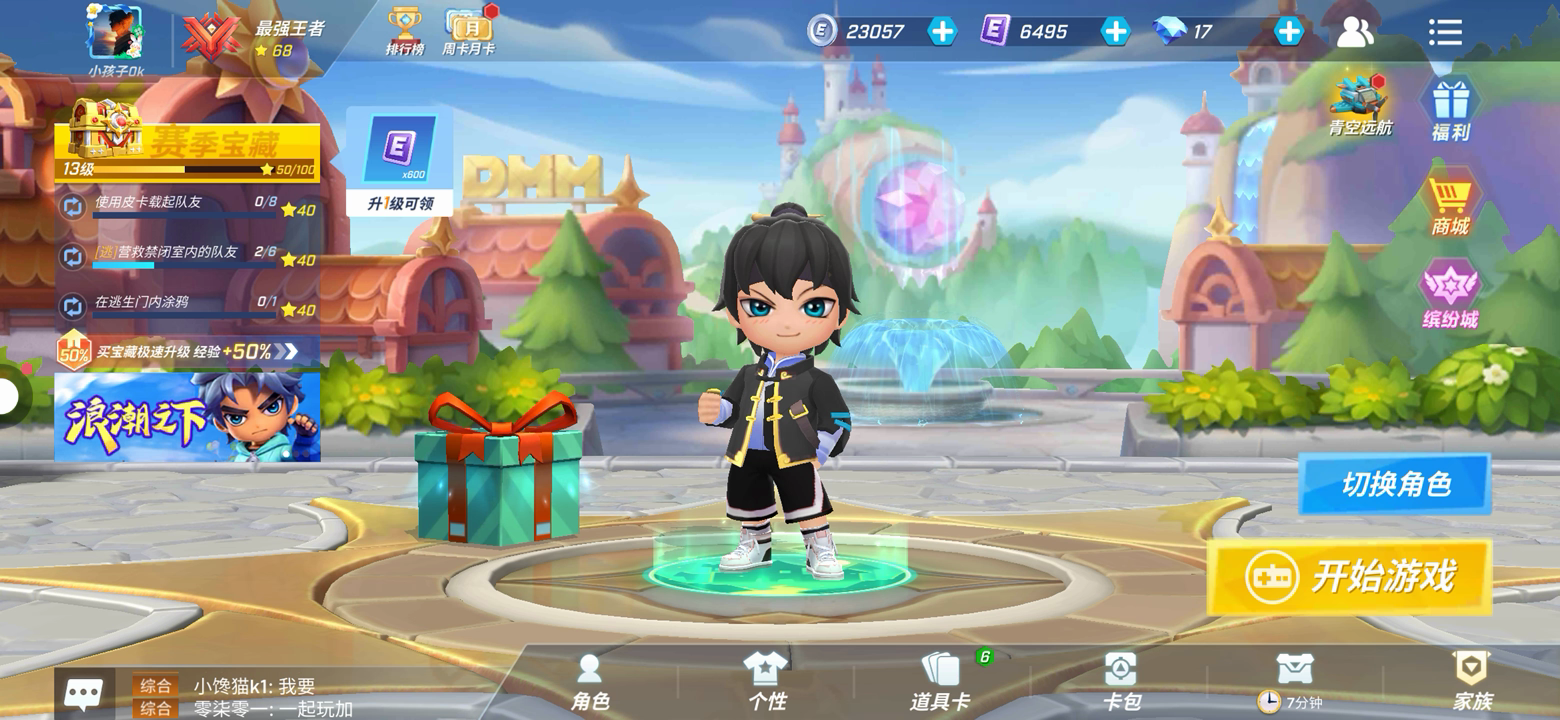Add more blue diamonds with plus button
This screenshot has height=720, width=1560.
tap(1289, 32)
